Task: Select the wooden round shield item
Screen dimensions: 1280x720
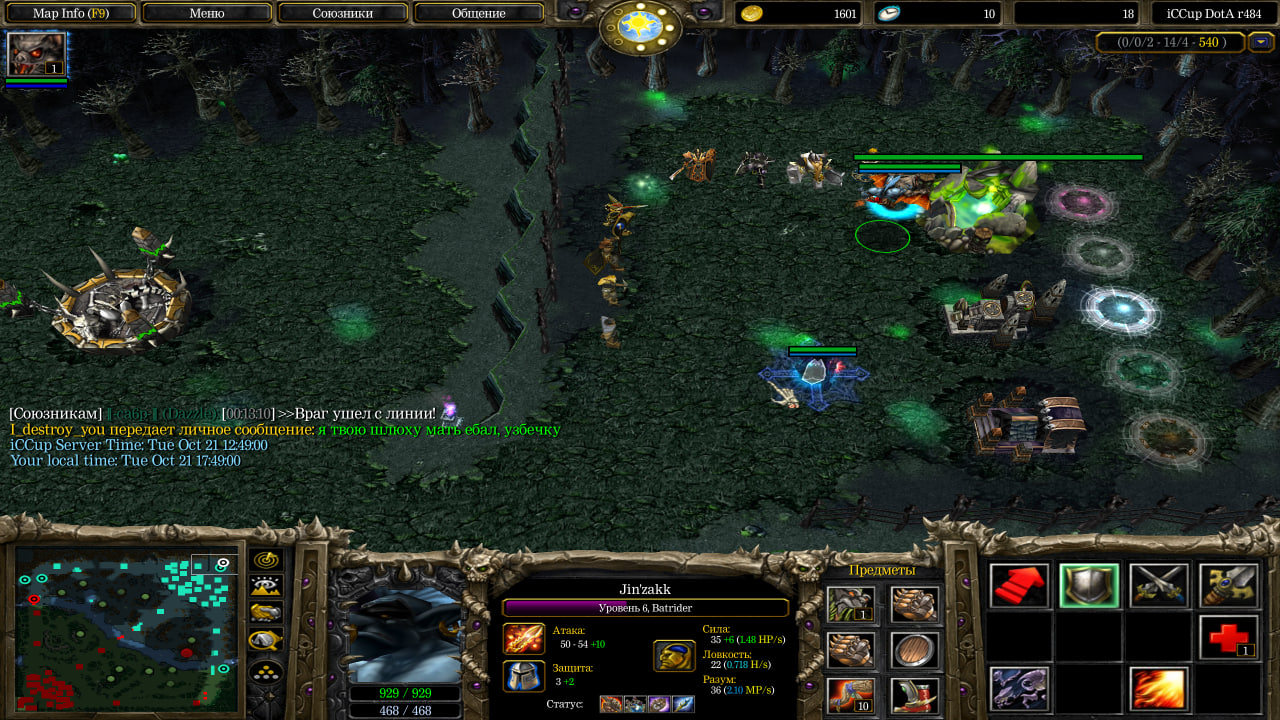Action: click(x=914, y=650)
